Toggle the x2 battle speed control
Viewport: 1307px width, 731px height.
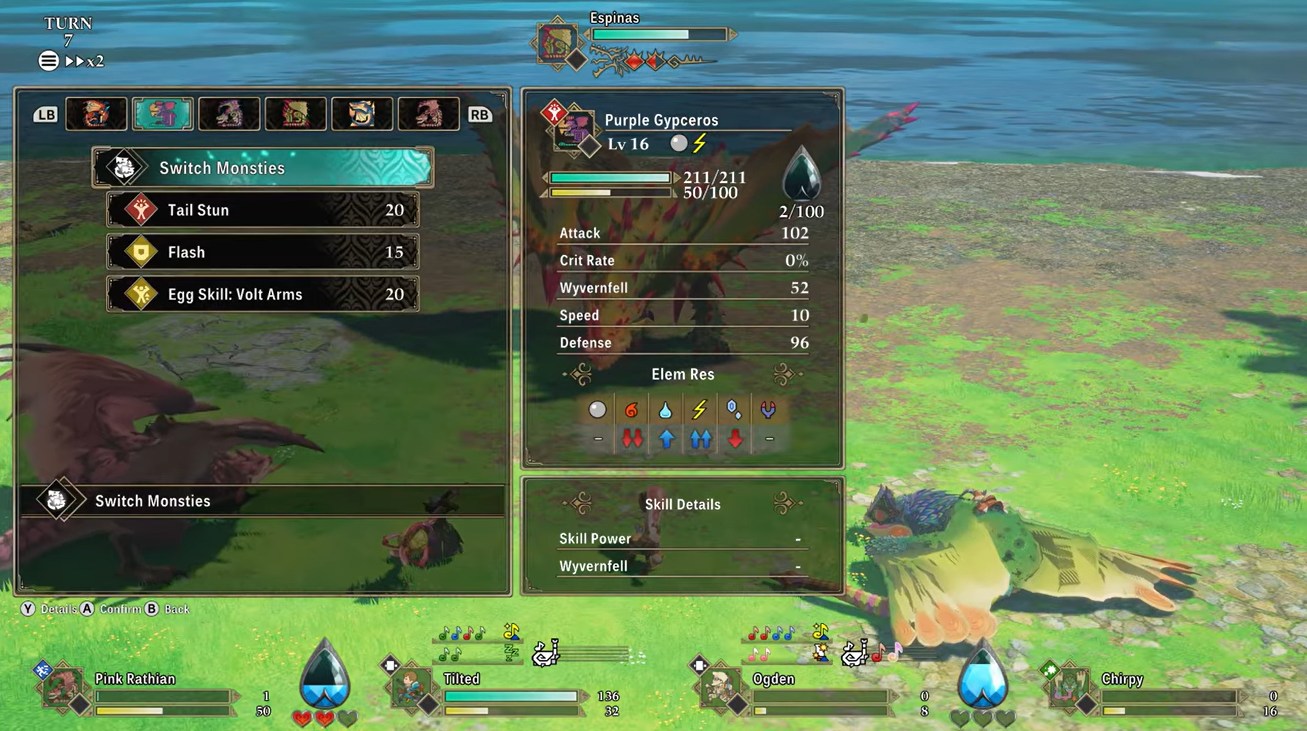pos(84,61)
